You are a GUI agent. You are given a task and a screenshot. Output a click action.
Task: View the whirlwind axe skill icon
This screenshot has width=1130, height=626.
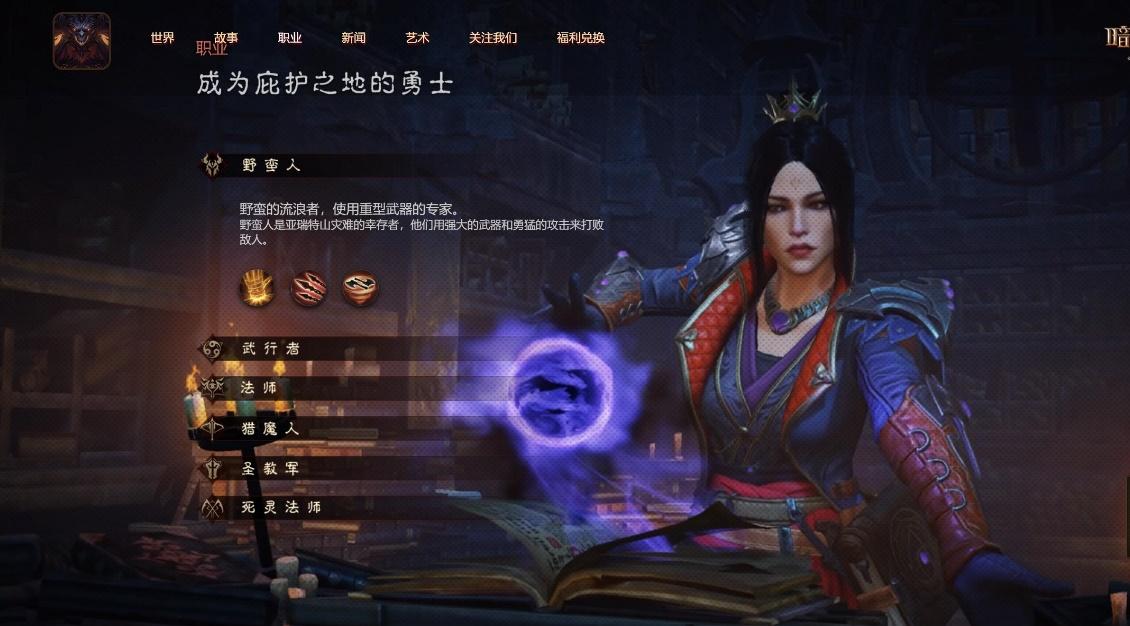click(x=360, y=288)
